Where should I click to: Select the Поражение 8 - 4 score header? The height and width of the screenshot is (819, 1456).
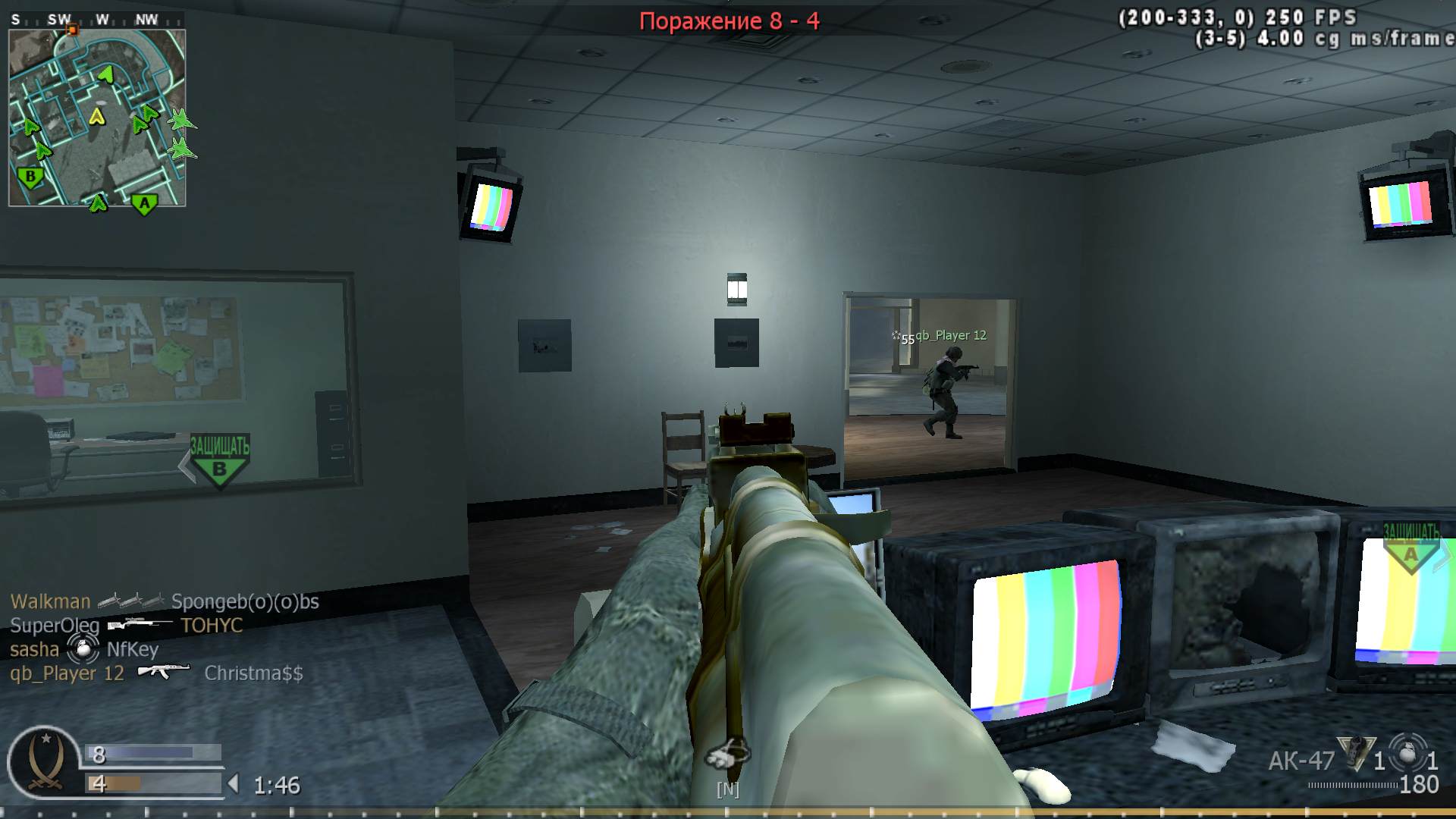[730, 21]
